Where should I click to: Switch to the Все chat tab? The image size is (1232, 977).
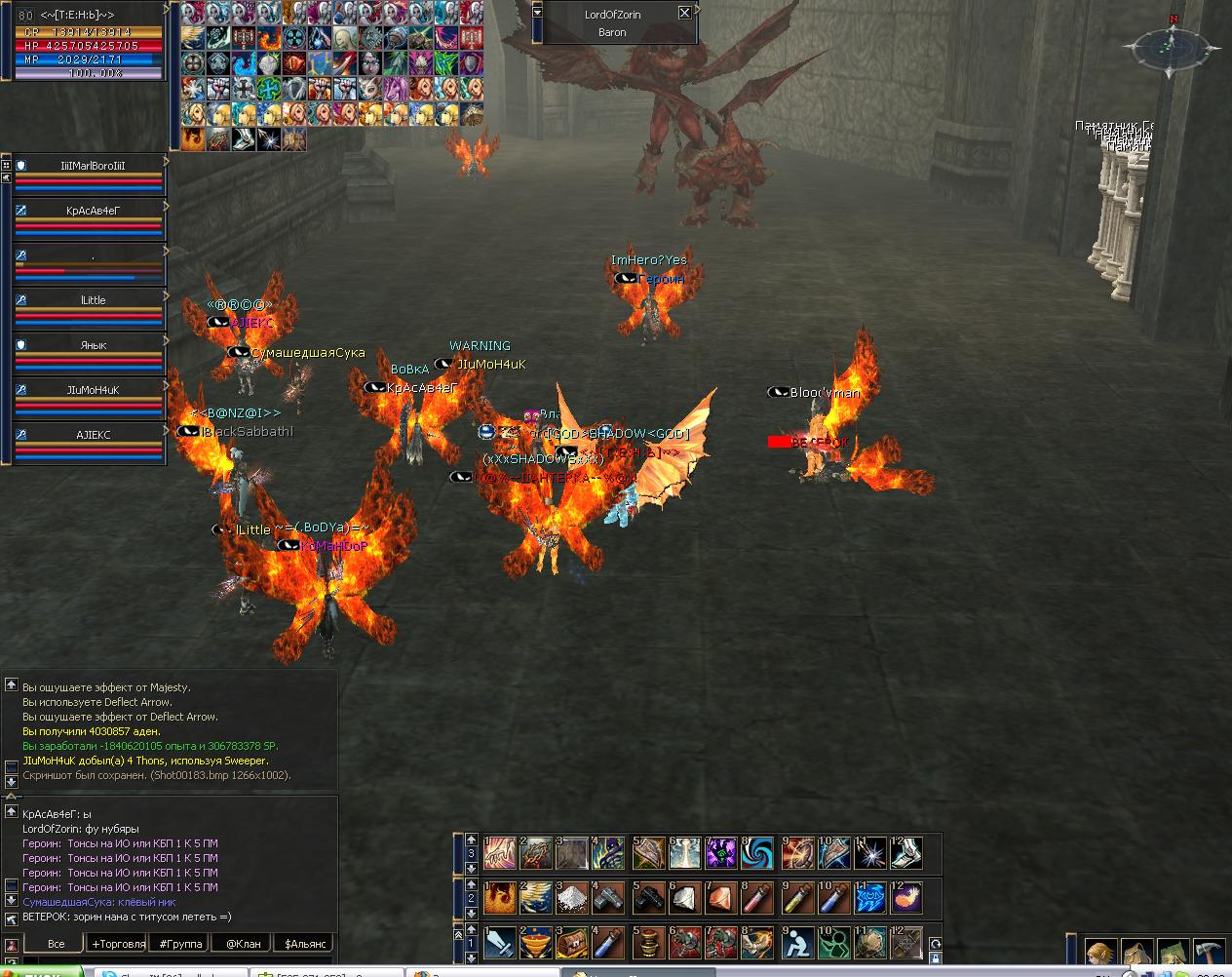point(56,944)
